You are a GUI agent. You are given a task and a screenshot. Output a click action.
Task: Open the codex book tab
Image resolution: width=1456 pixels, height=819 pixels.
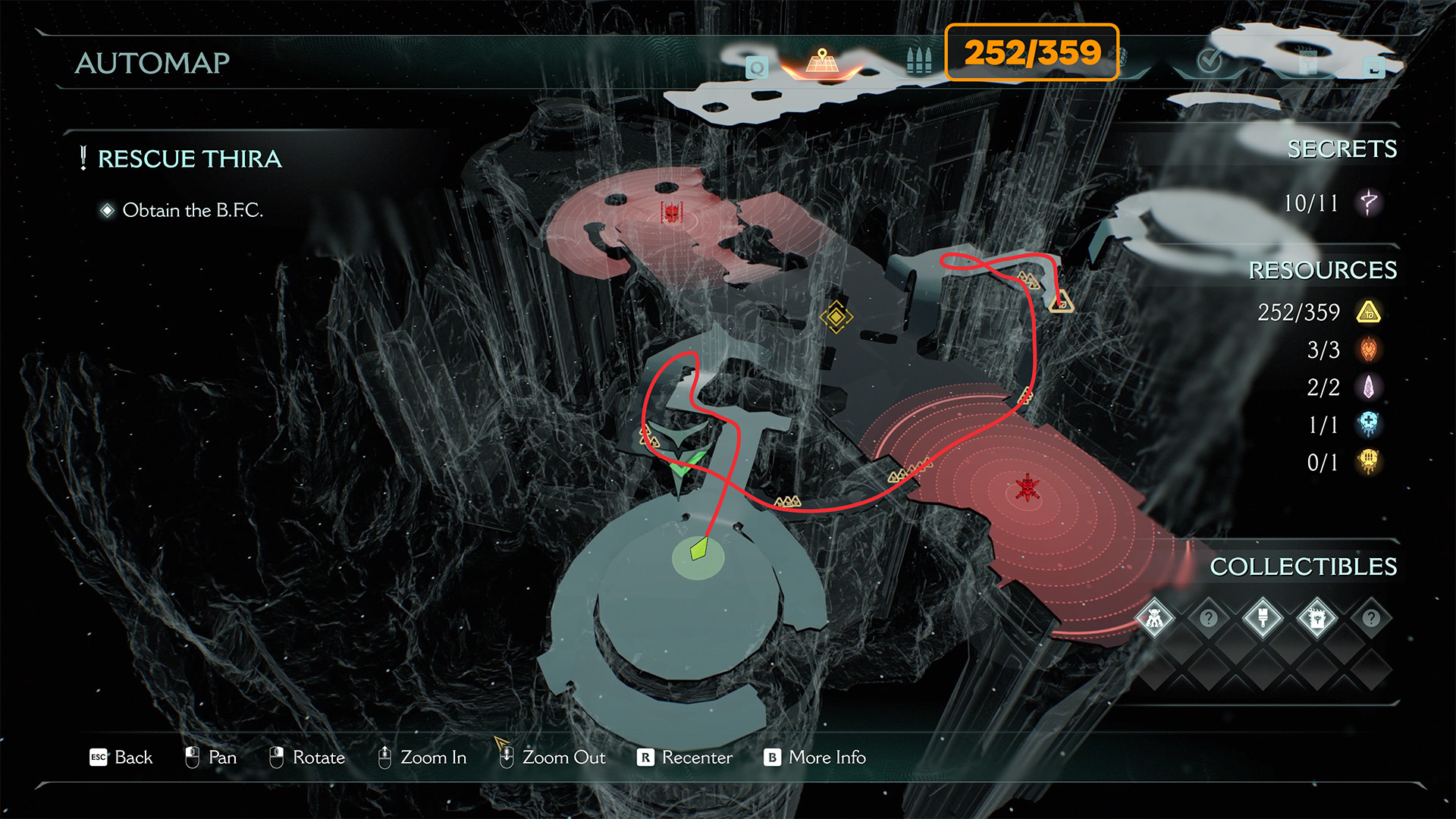[1308, 64]
